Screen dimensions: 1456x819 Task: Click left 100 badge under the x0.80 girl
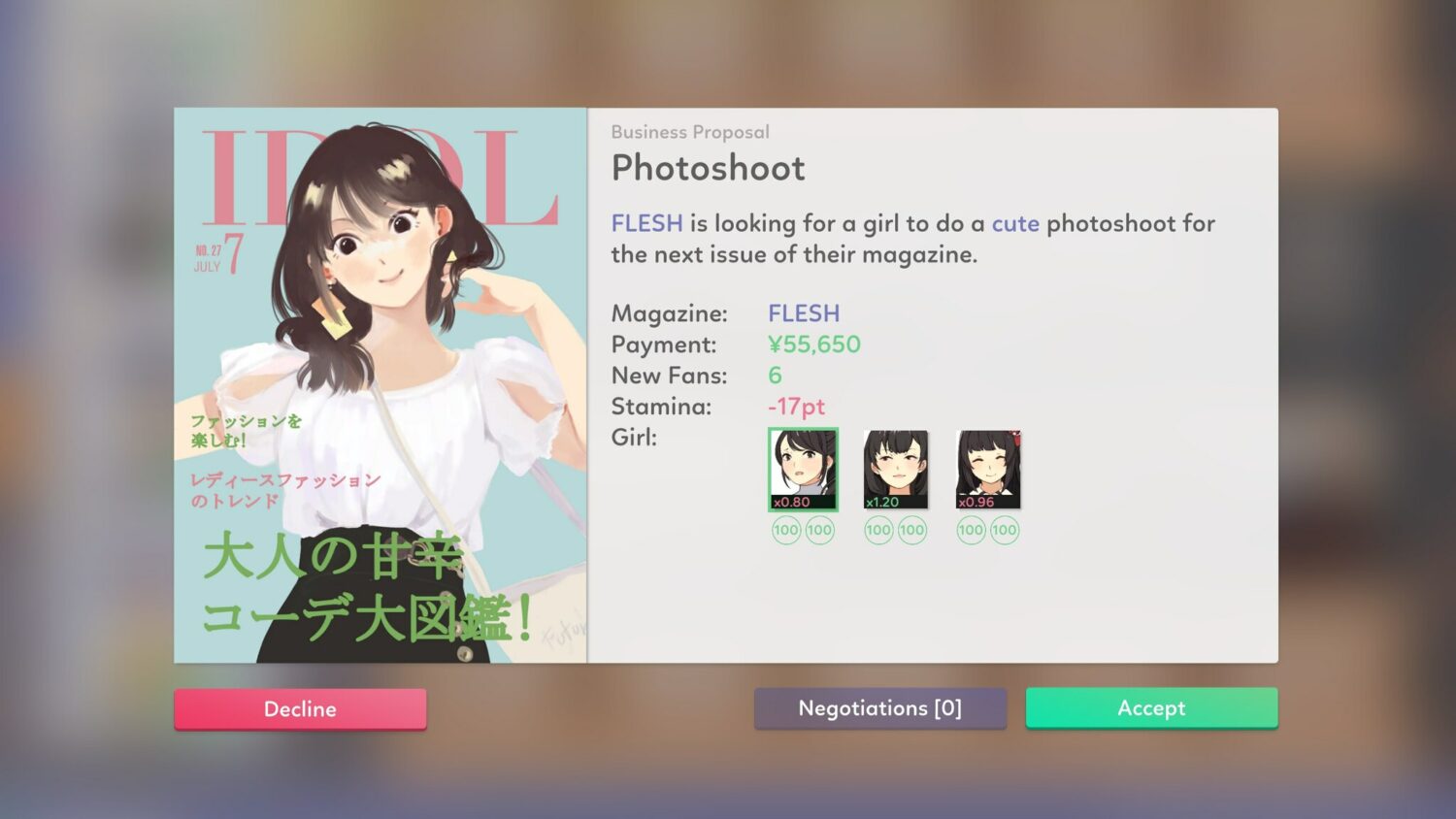pyautogui.click(x=786, y=531)
